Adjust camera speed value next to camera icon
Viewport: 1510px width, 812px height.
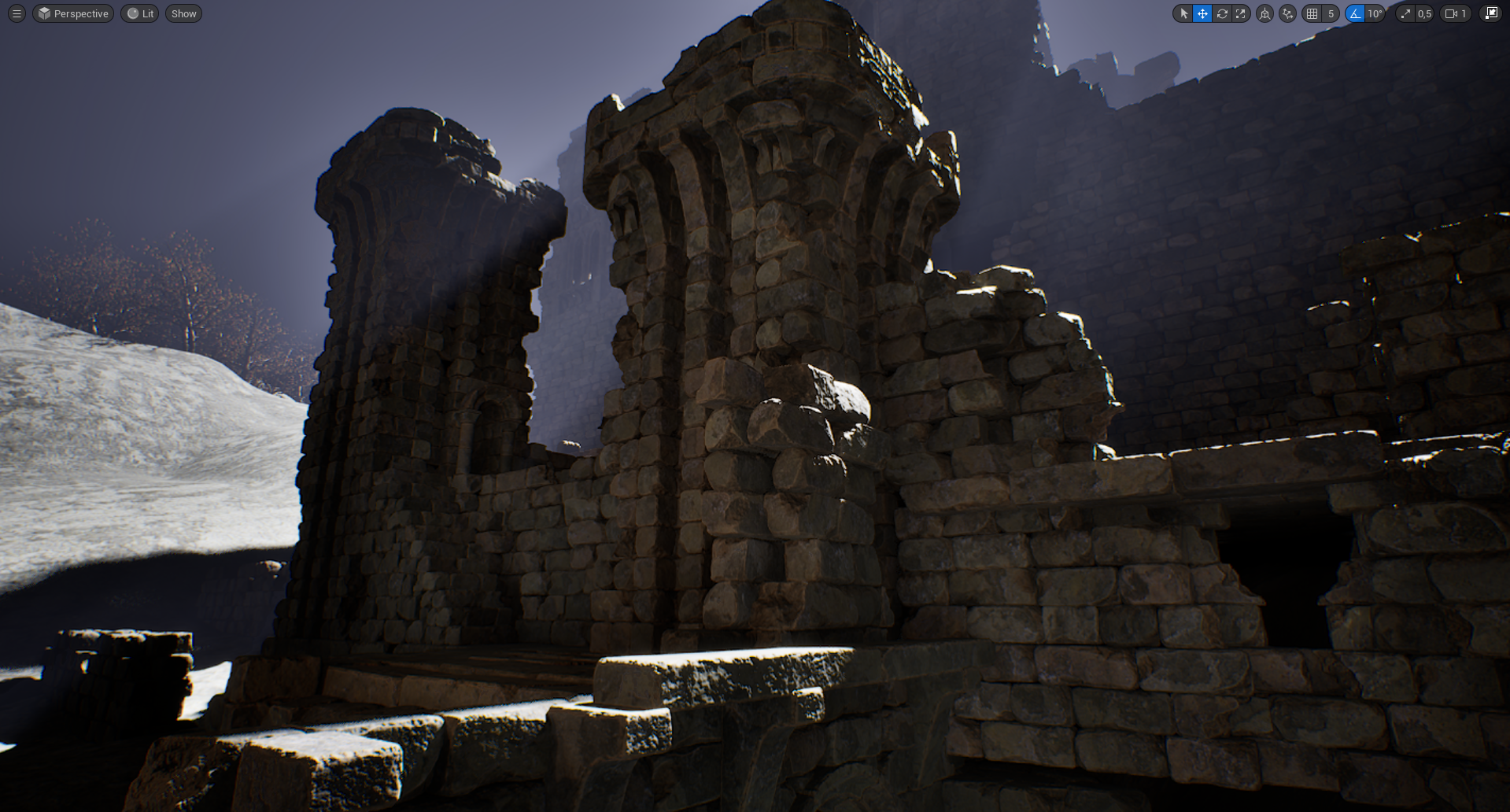point(1463,13)
